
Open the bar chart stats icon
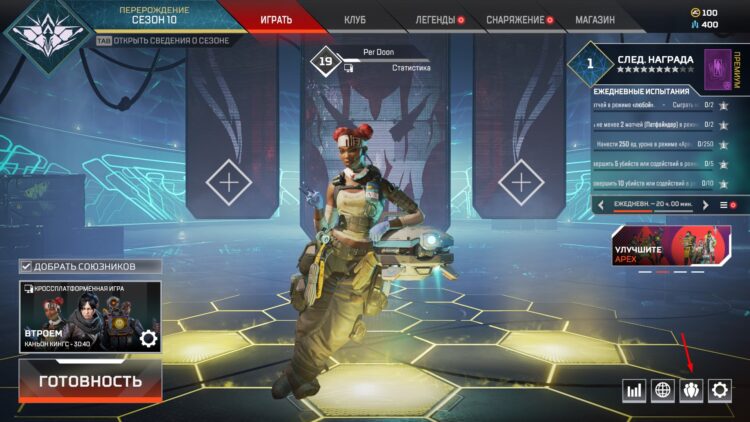pos(633,391)
